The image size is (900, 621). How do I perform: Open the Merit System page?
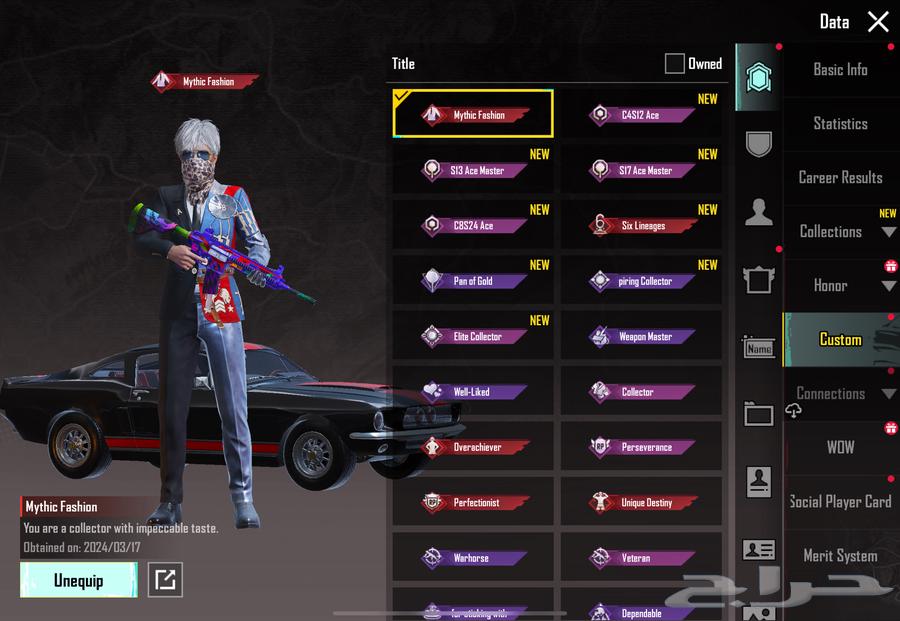click(840, 556)
